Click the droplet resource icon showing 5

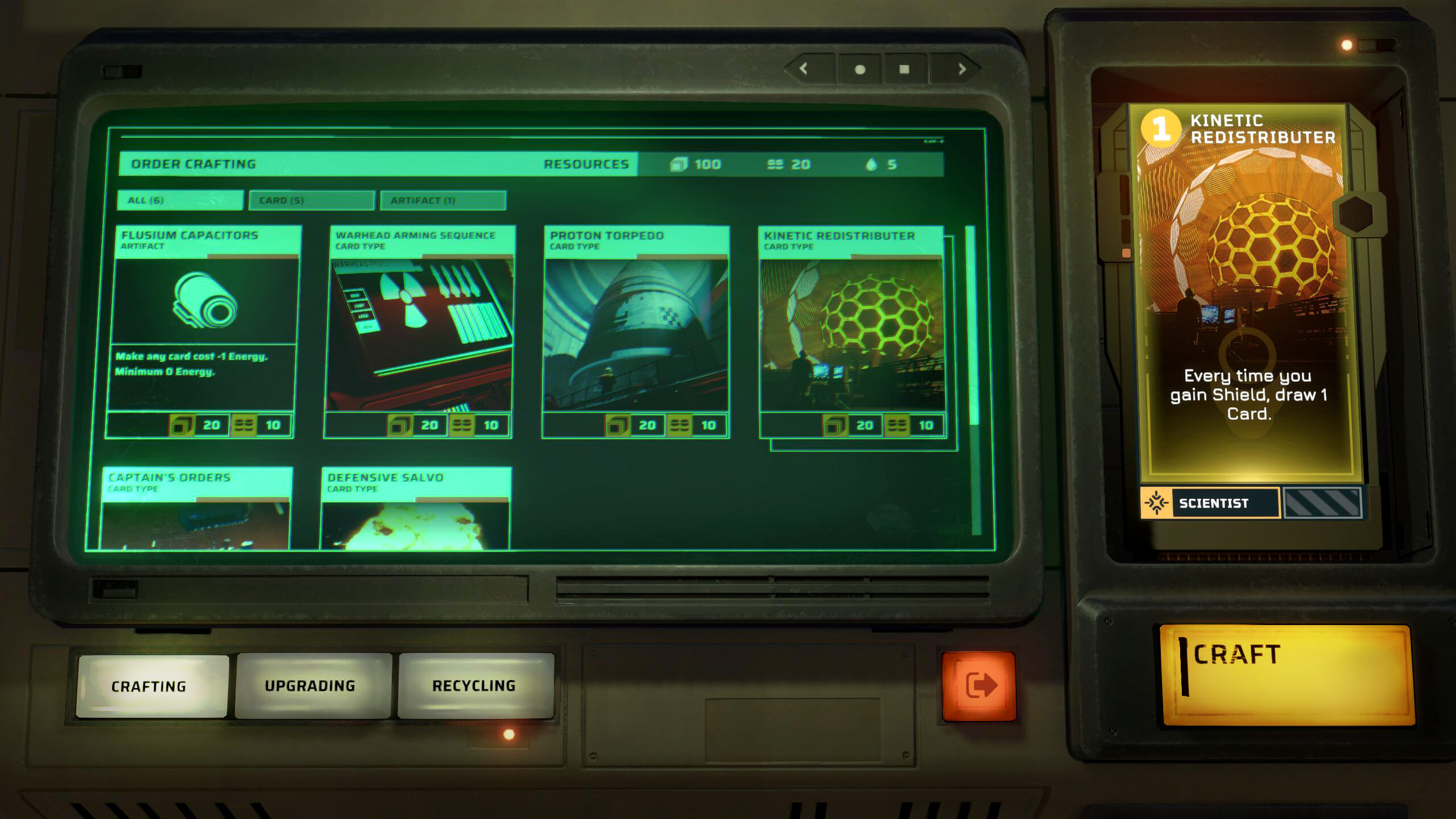871,164
